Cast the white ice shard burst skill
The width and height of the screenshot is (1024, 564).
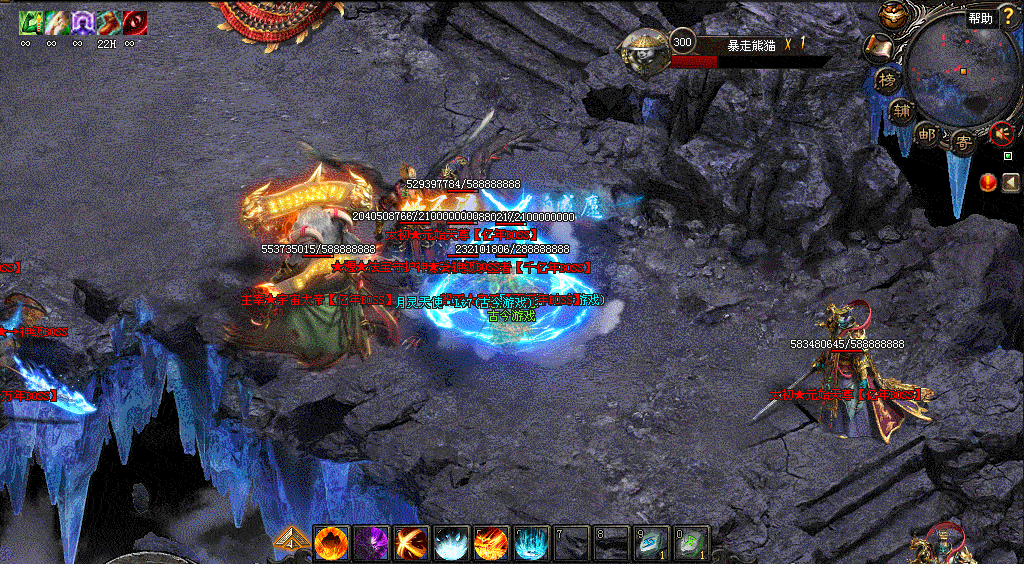click(x=451, y=543)
